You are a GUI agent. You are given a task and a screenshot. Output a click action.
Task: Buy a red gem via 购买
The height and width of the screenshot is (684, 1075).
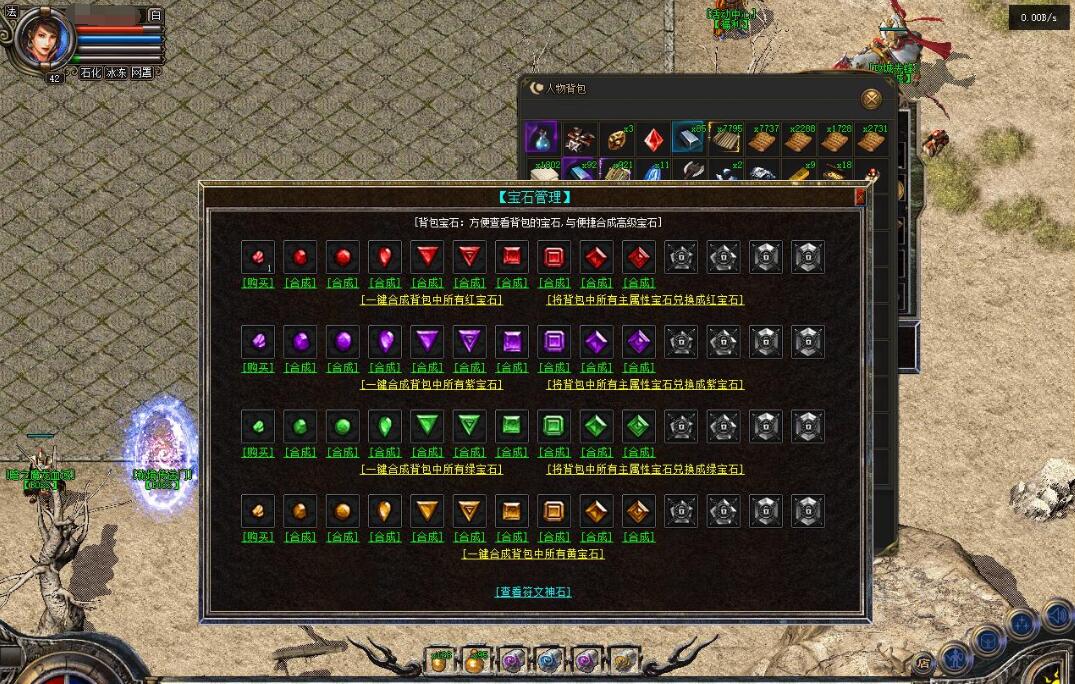click(258, 283)
